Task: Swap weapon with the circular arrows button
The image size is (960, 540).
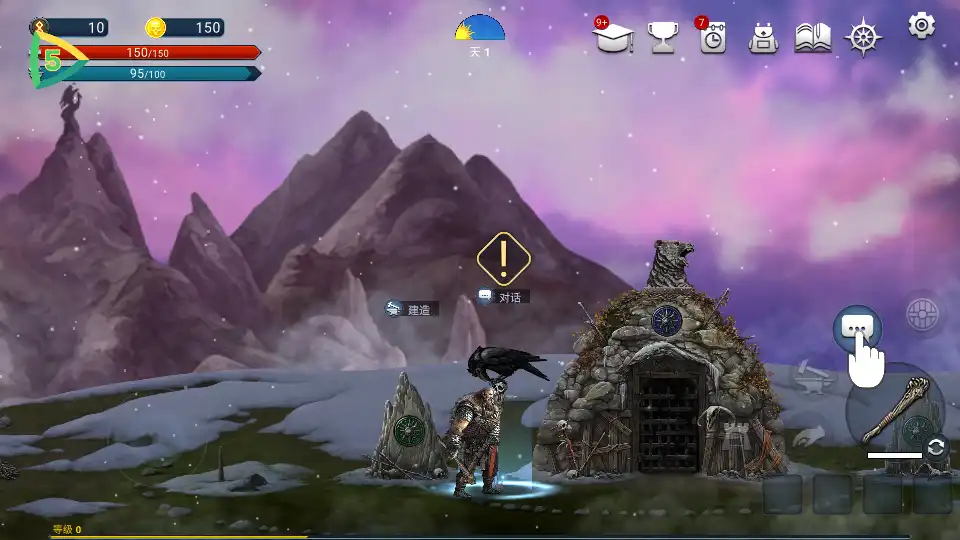Action: coord(936,447)
